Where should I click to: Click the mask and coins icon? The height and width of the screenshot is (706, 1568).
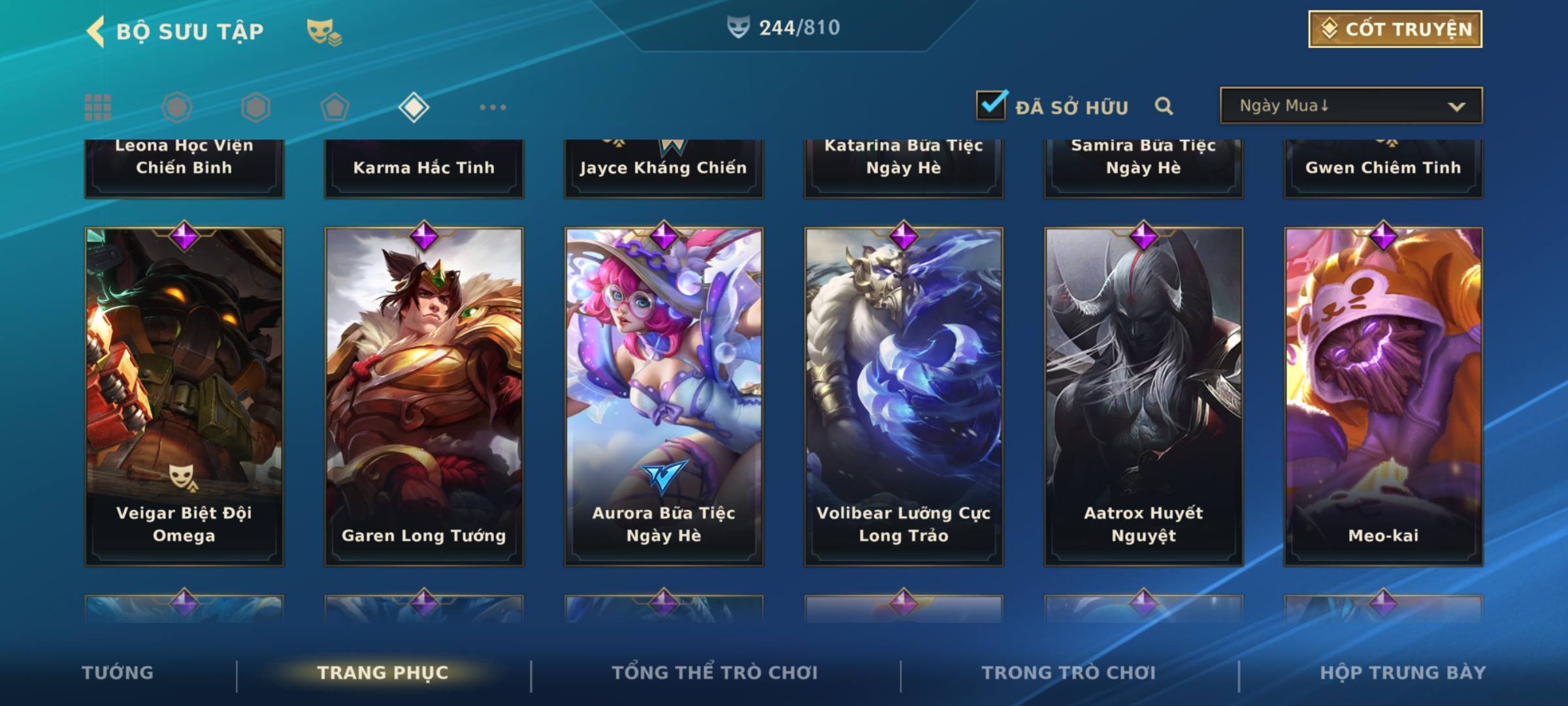[324, 31]
